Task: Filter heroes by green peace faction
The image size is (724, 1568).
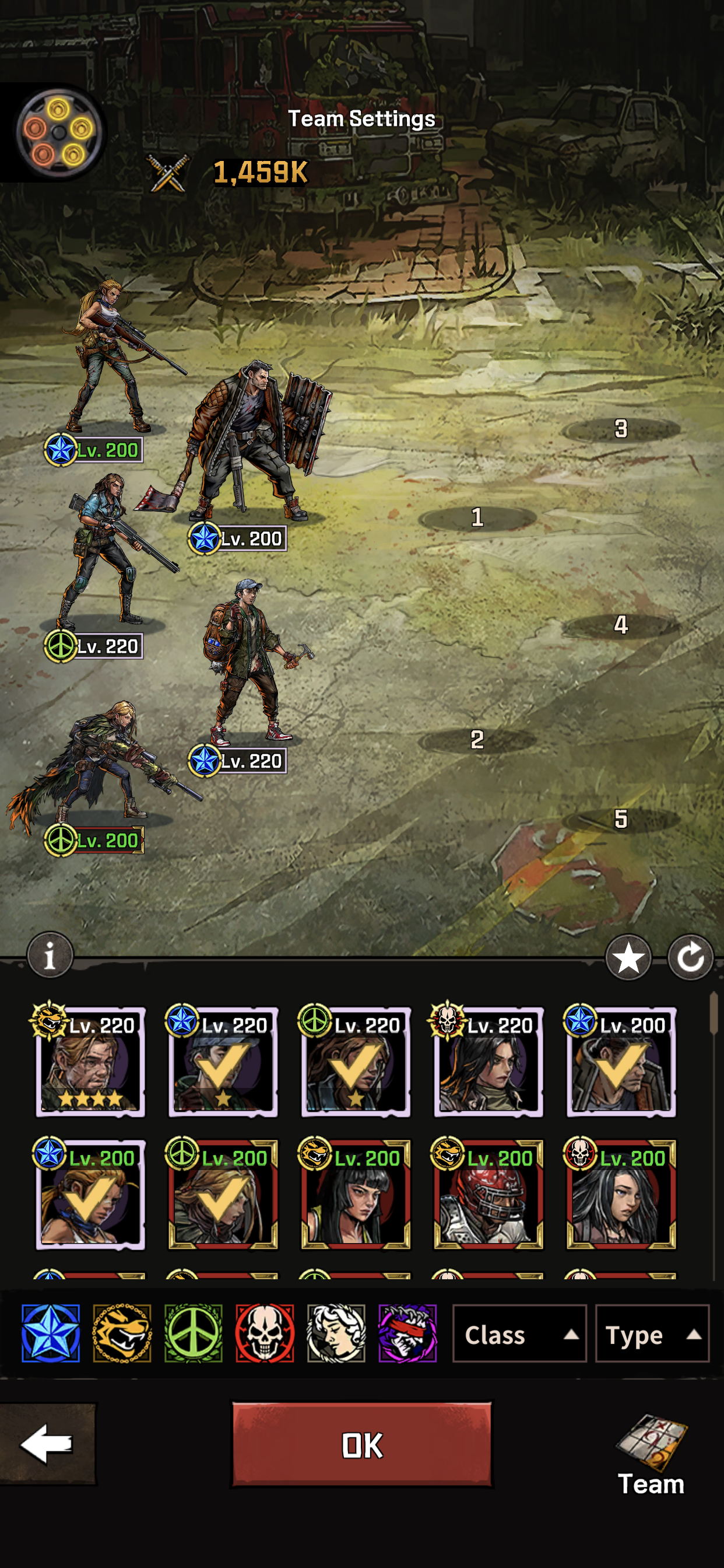Action: (x=194, y=1333)
